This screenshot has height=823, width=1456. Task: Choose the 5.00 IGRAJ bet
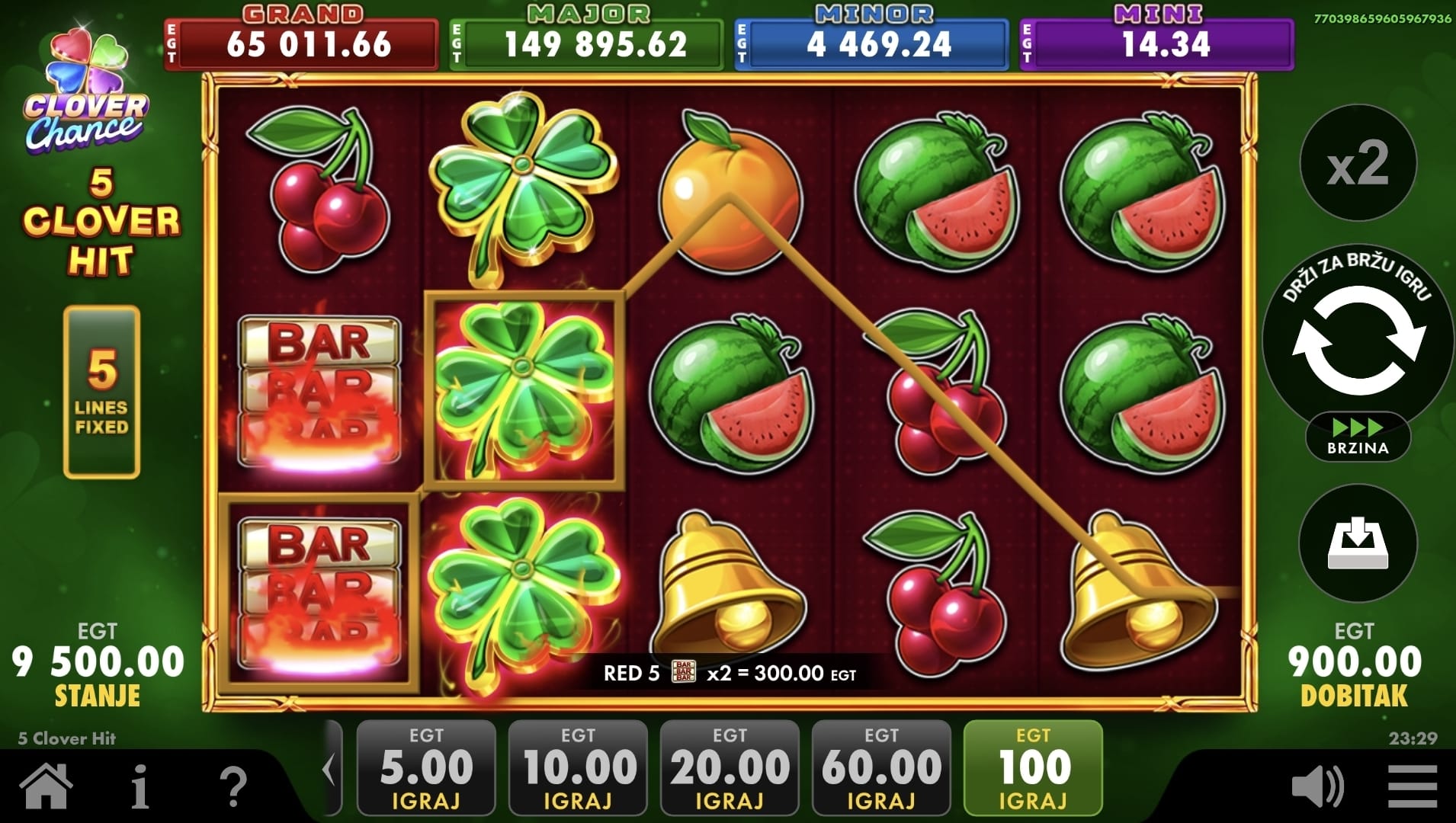(x=426, y=768)
